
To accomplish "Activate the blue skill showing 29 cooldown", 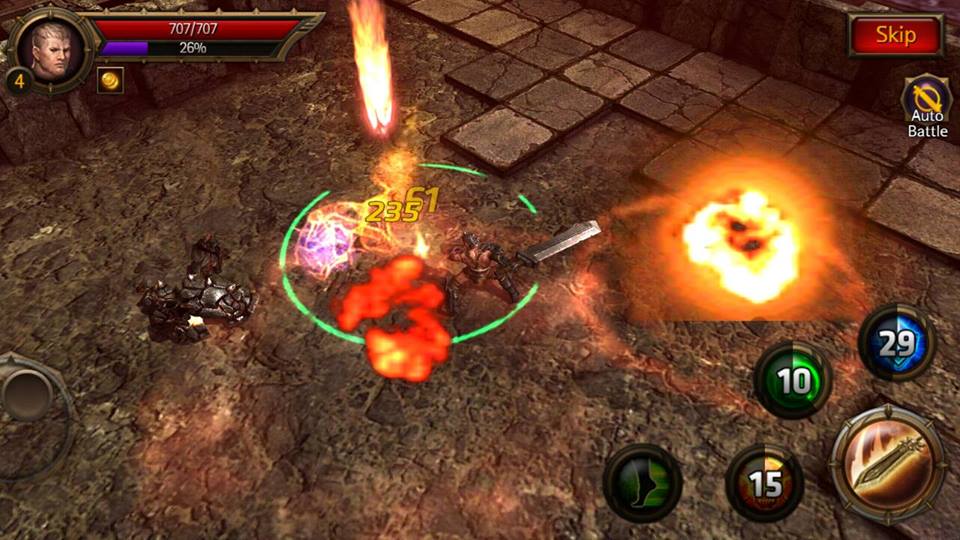I will 897,343.
